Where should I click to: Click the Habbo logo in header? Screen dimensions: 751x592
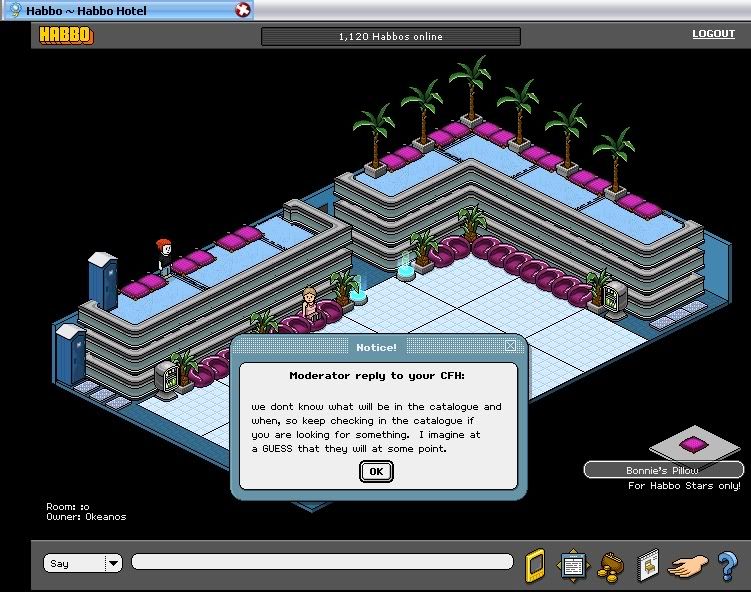click(x=66, y=36)
